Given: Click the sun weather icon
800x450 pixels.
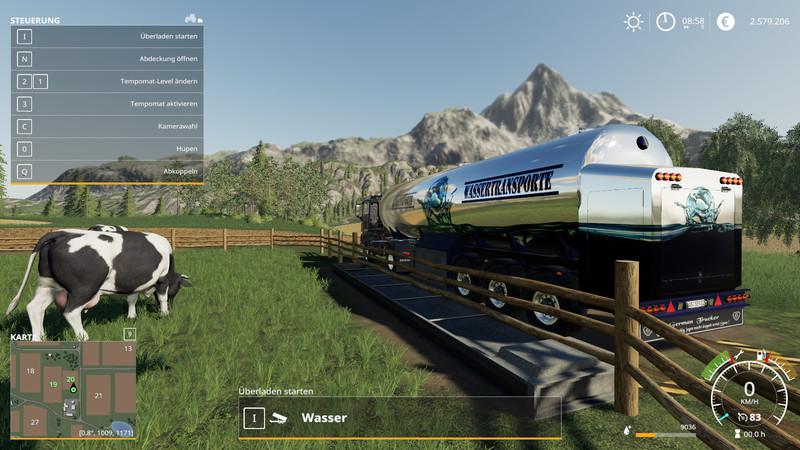Looking at the screenshot, I should (633, 21).
